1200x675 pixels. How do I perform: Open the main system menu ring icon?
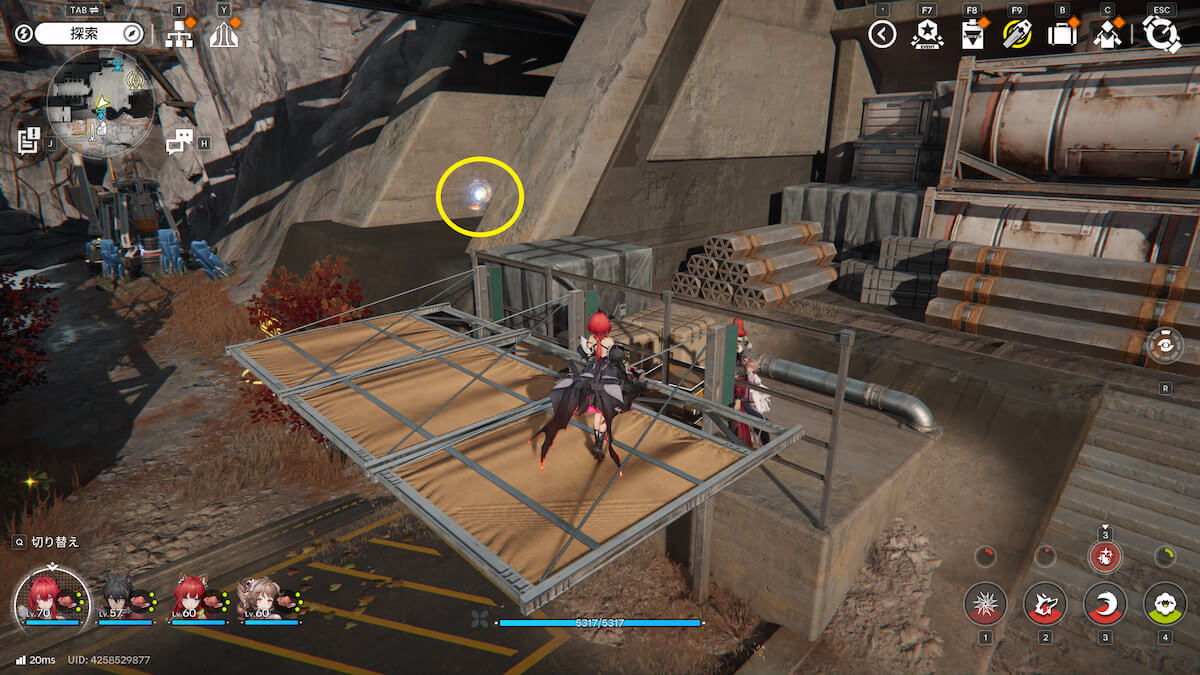click(1161, 34)
